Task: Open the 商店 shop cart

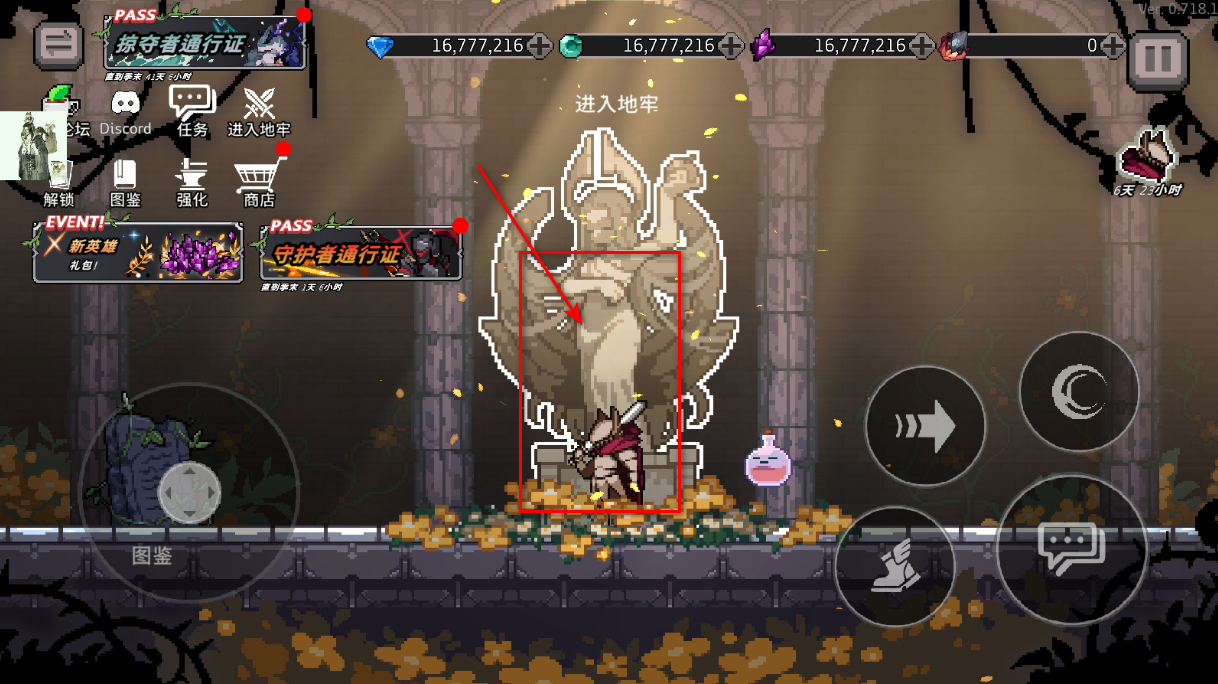Action: point(258,180)
